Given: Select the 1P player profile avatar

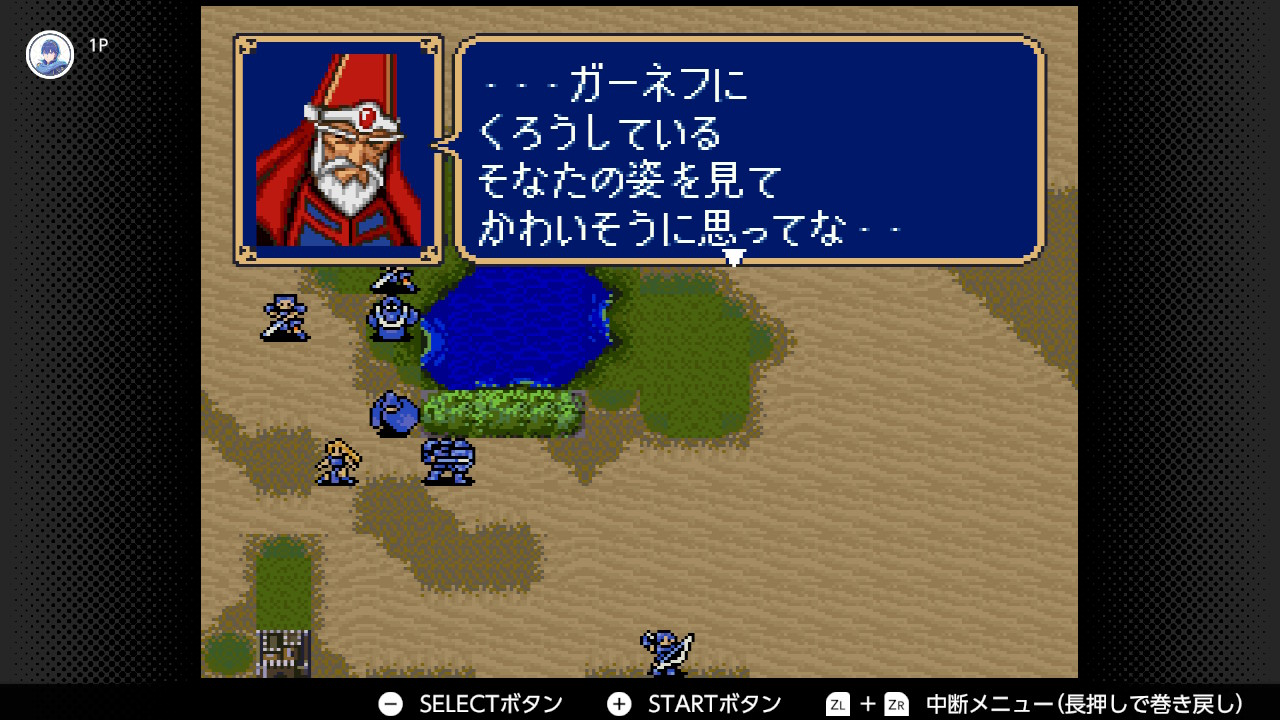Looking at the screenshot, I should (x=50, y=55).
